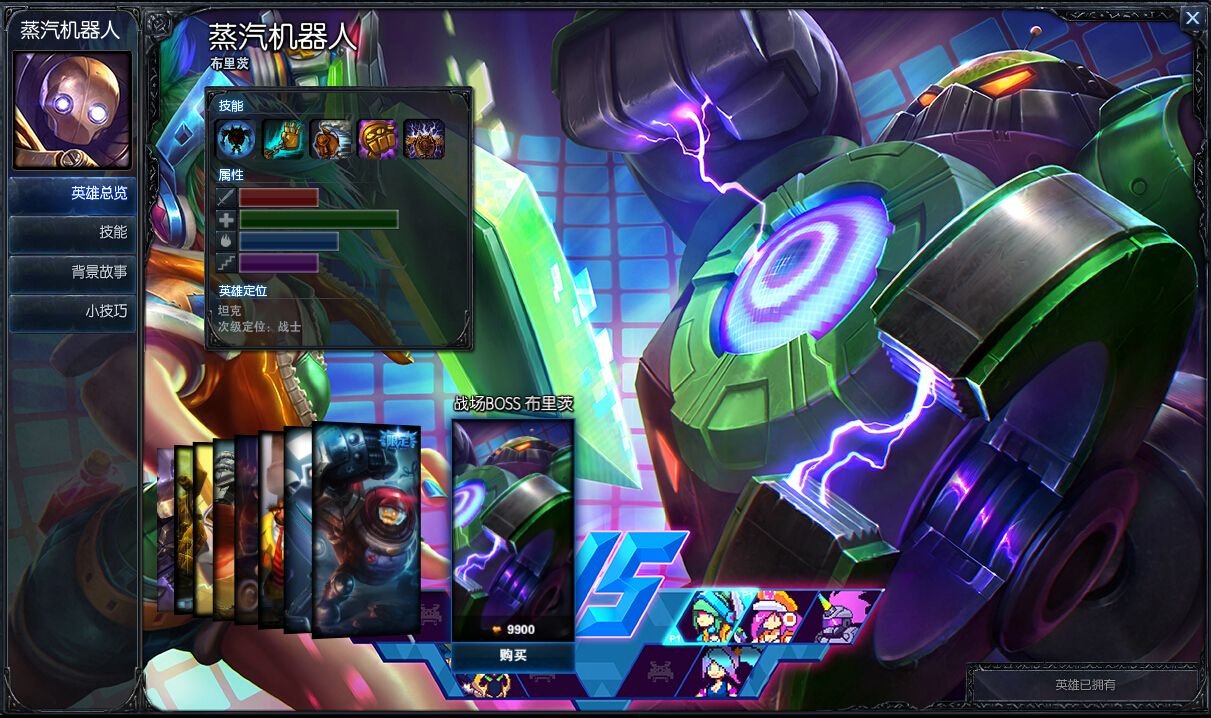Click the Blitzcrank champion portrait

point(71,110)
